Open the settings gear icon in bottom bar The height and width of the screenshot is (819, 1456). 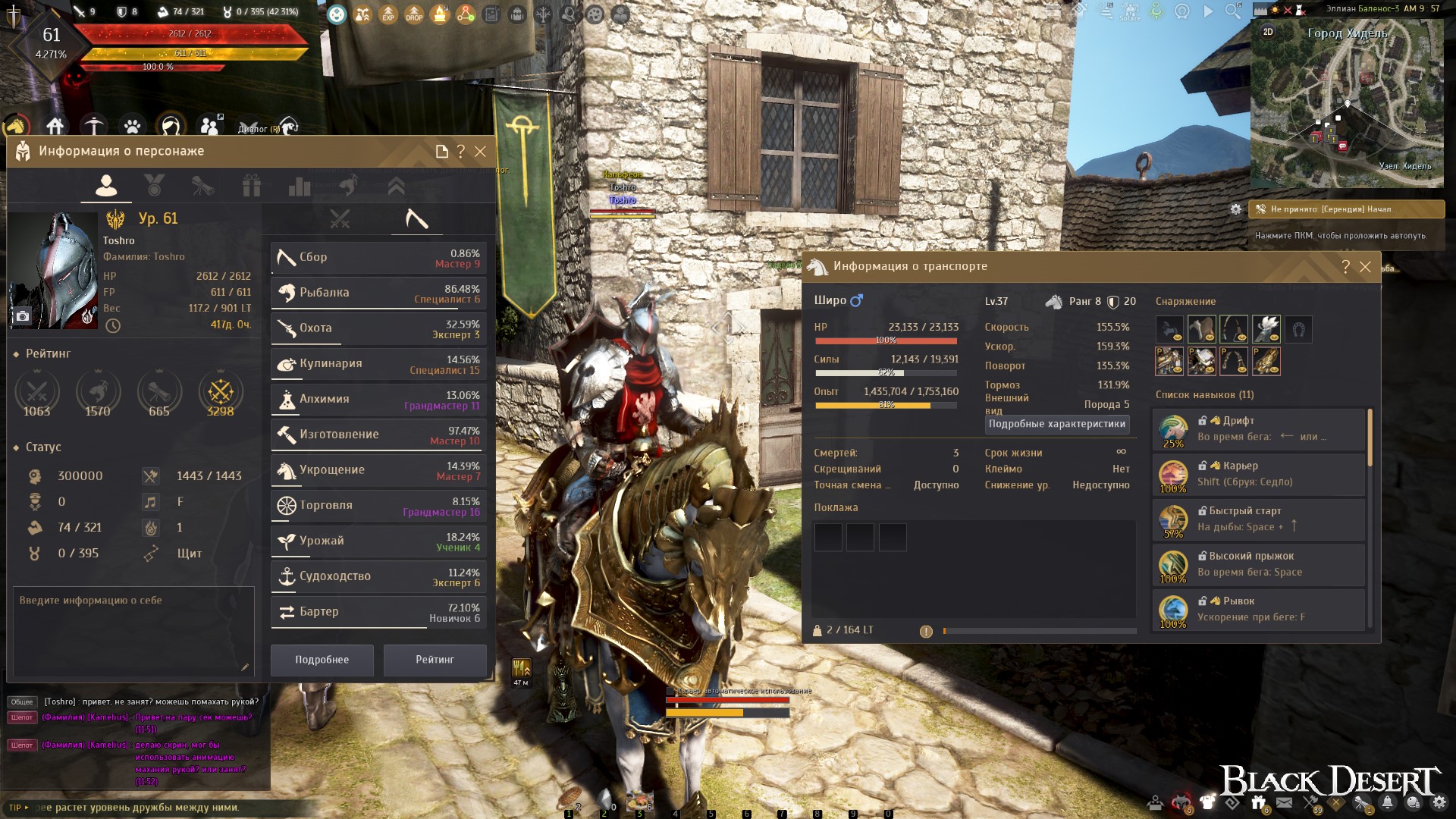(1439, 802)
